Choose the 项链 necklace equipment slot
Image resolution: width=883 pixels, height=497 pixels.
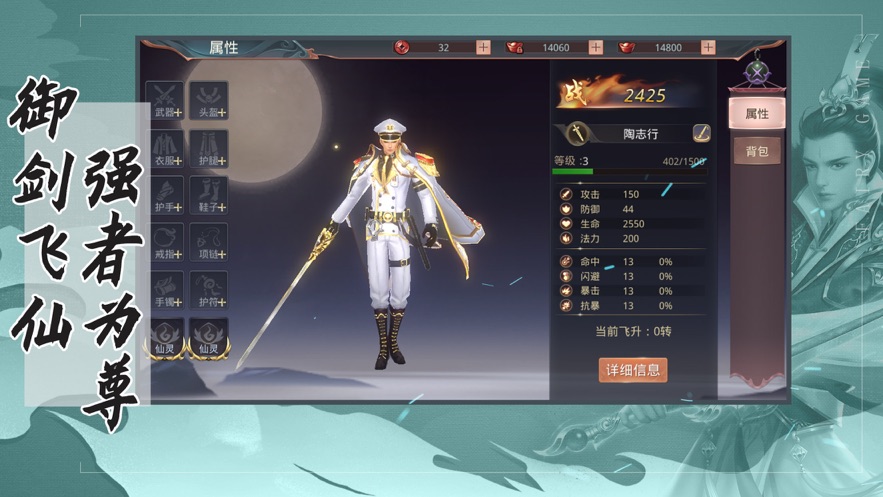pyautogui.click(x=209, y=242)
